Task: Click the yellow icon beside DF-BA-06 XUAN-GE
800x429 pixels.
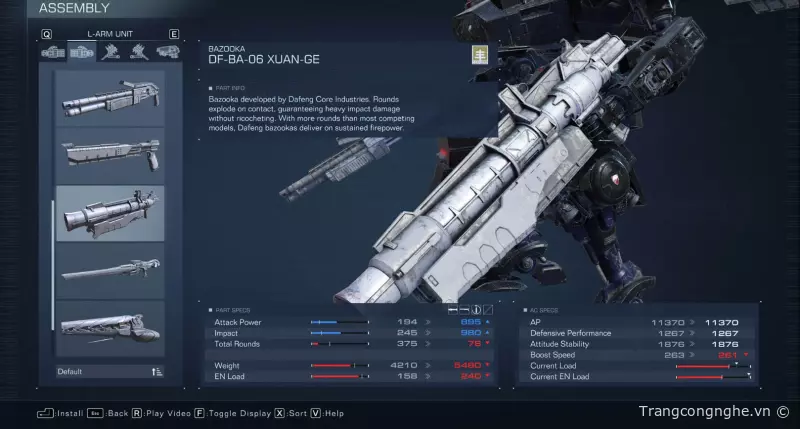Action: pos(479,55)
